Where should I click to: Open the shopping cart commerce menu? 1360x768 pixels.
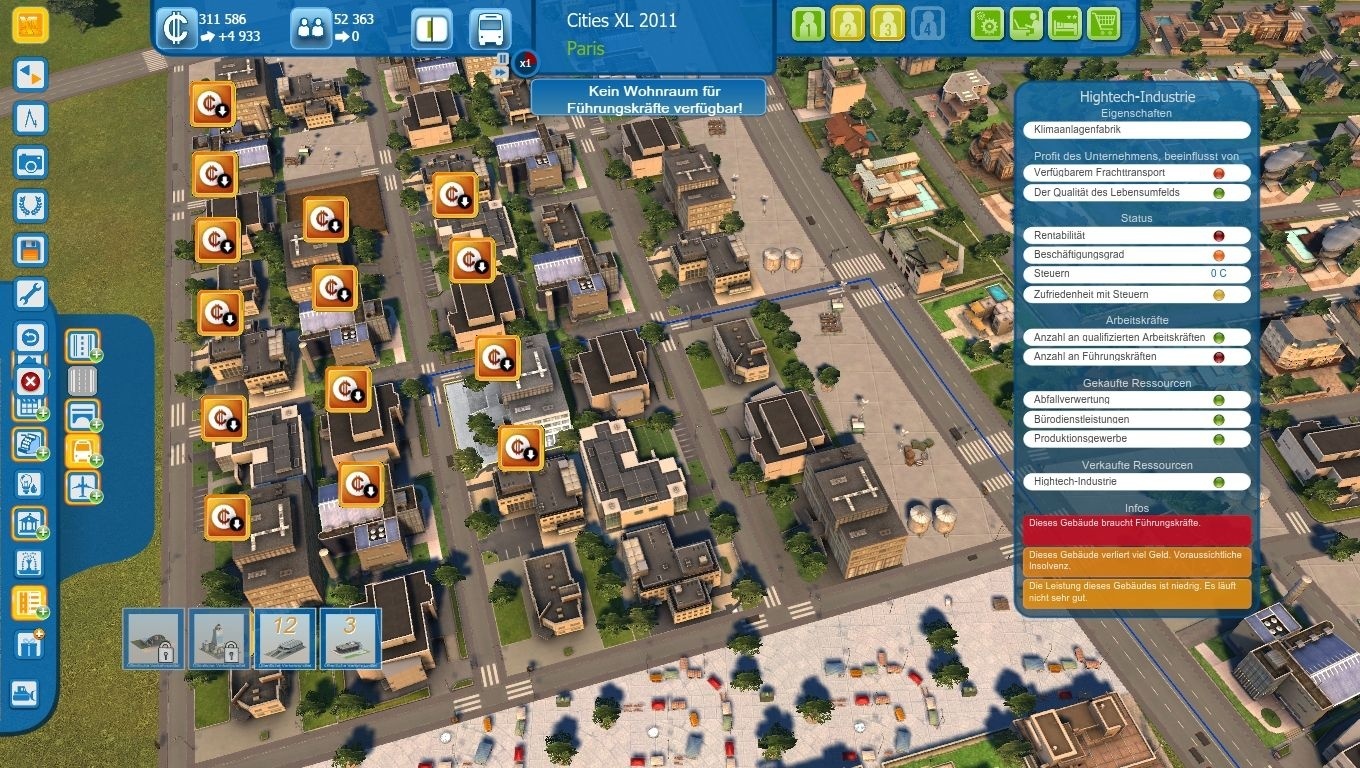(x=1102, y=23)
